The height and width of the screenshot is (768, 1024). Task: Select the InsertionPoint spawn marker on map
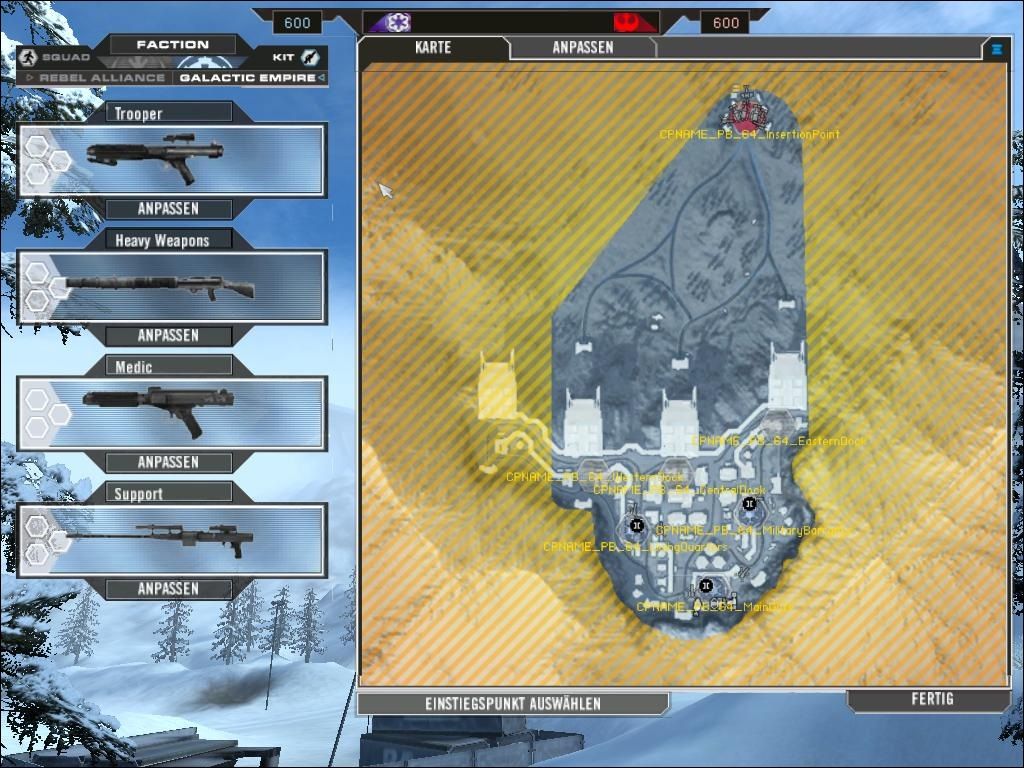coord(744,109)
